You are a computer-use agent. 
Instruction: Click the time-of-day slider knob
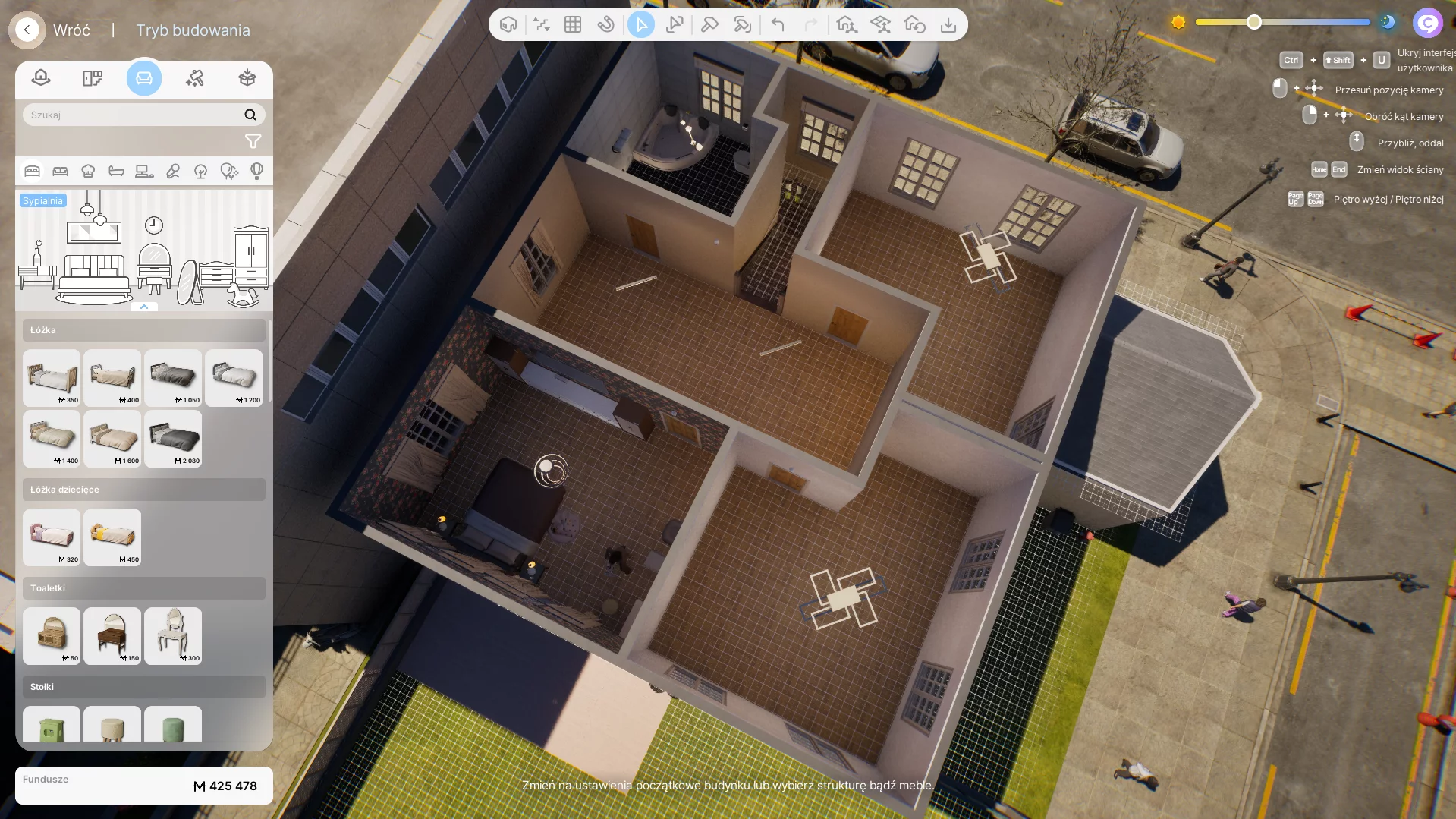1254,22
